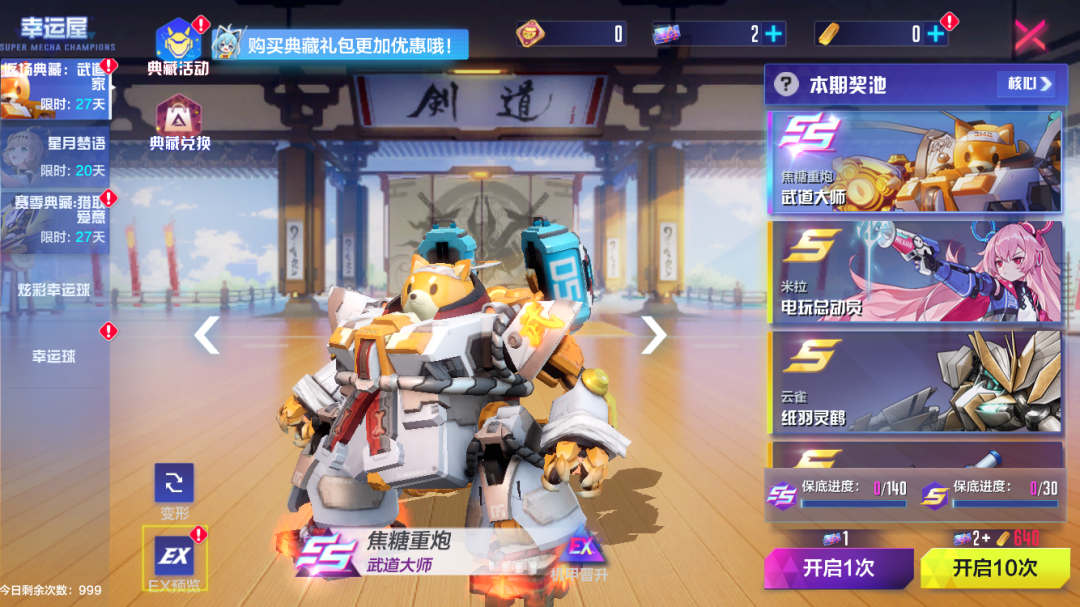Select the 武道大师 SS prize card
The width and height of the screenshot is (1080, 607).
914,161
